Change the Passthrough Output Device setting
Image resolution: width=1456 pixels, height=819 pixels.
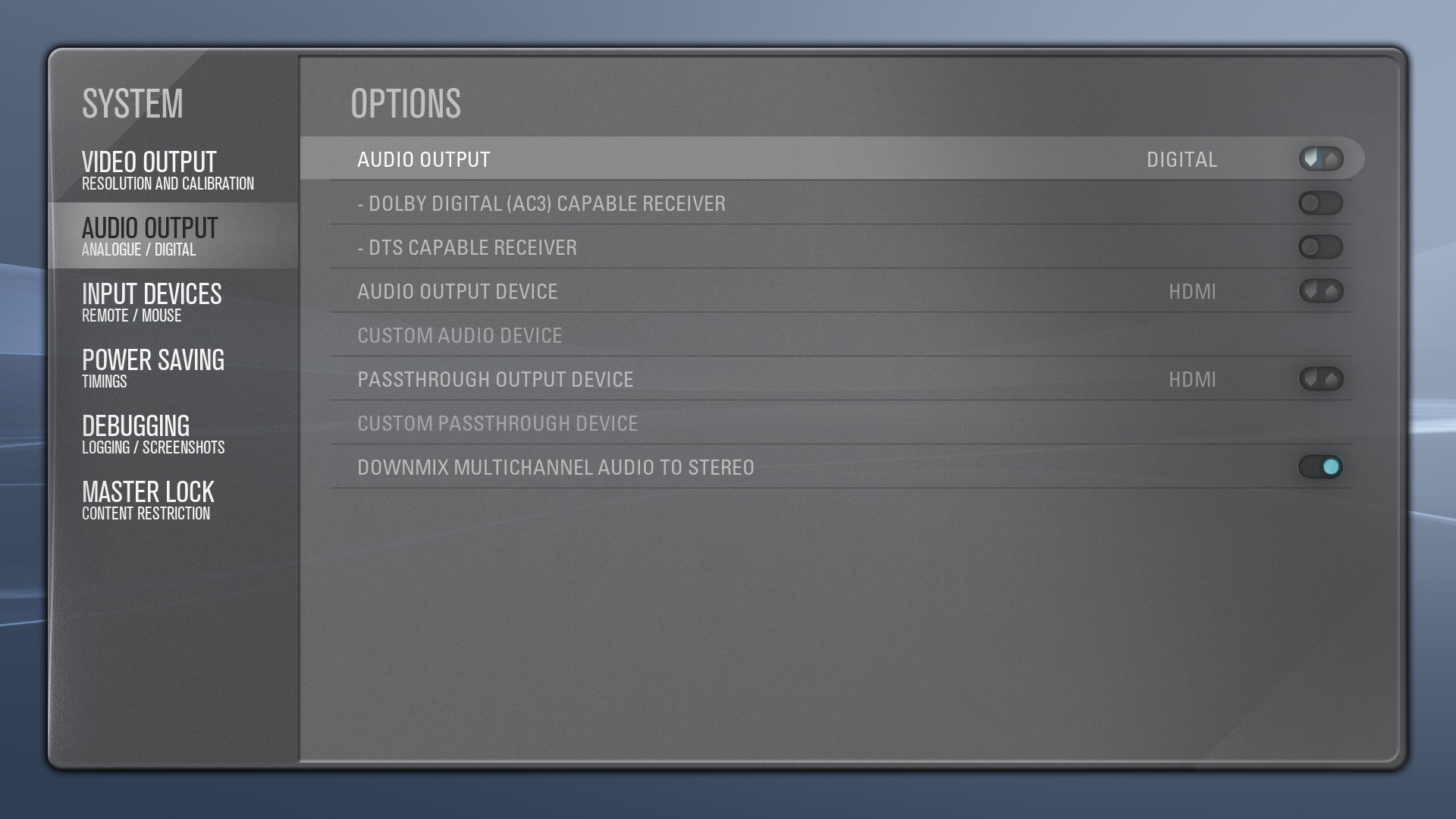pyautogui.click(x=1321, y=379)
